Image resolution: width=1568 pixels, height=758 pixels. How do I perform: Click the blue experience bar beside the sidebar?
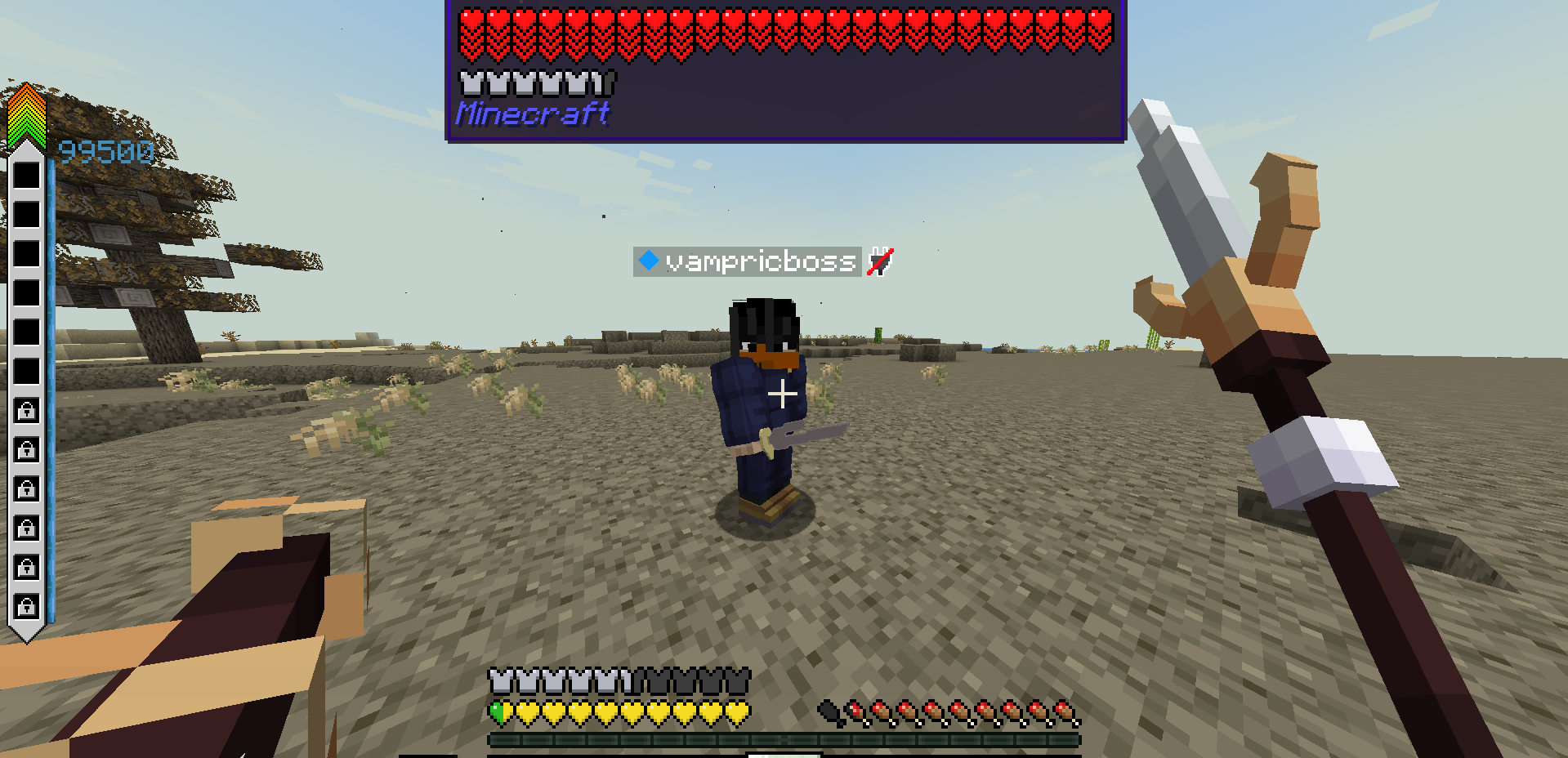click(53, 368)
